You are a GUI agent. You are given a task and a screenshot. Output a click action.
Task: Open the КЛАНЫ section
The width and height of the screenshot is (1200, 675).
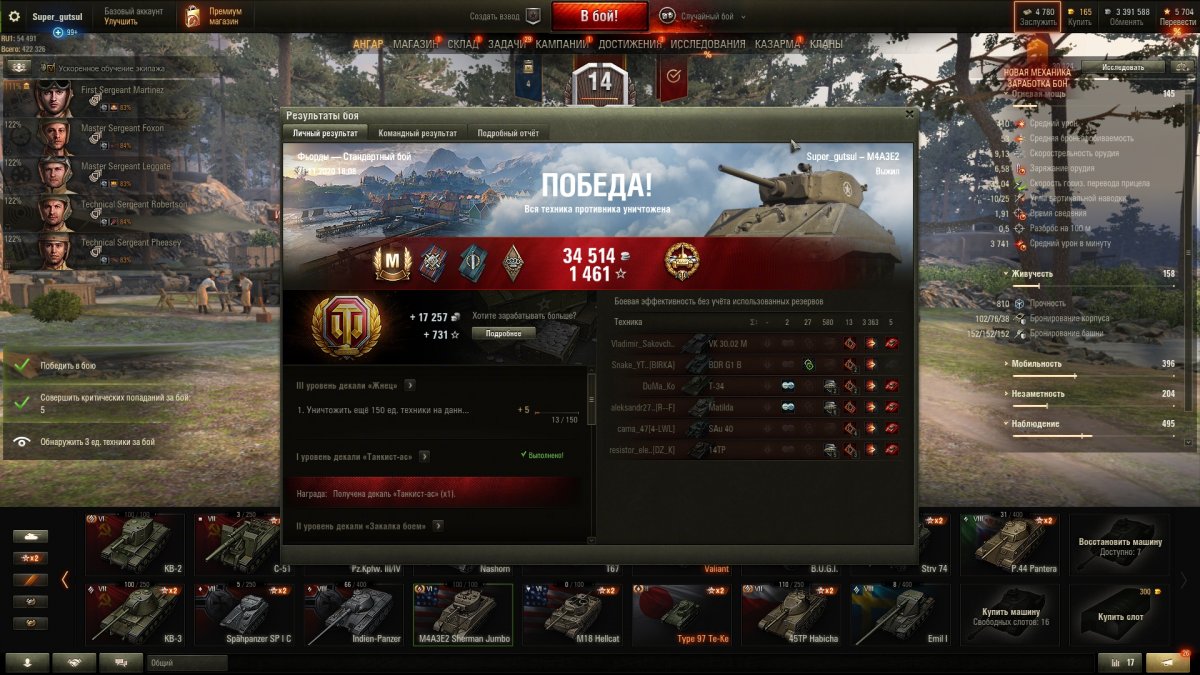tap(826, 45)
